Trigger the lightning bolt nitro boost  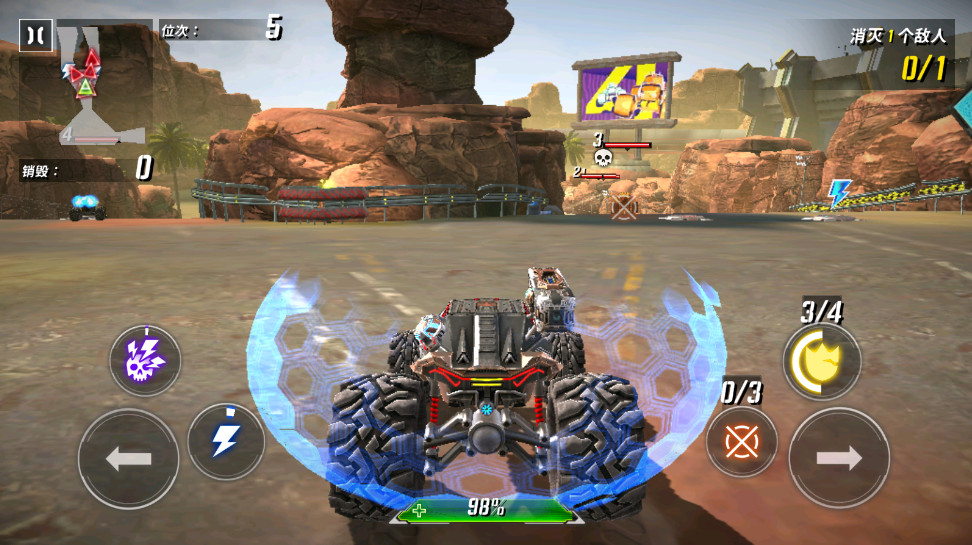point(225,442)
